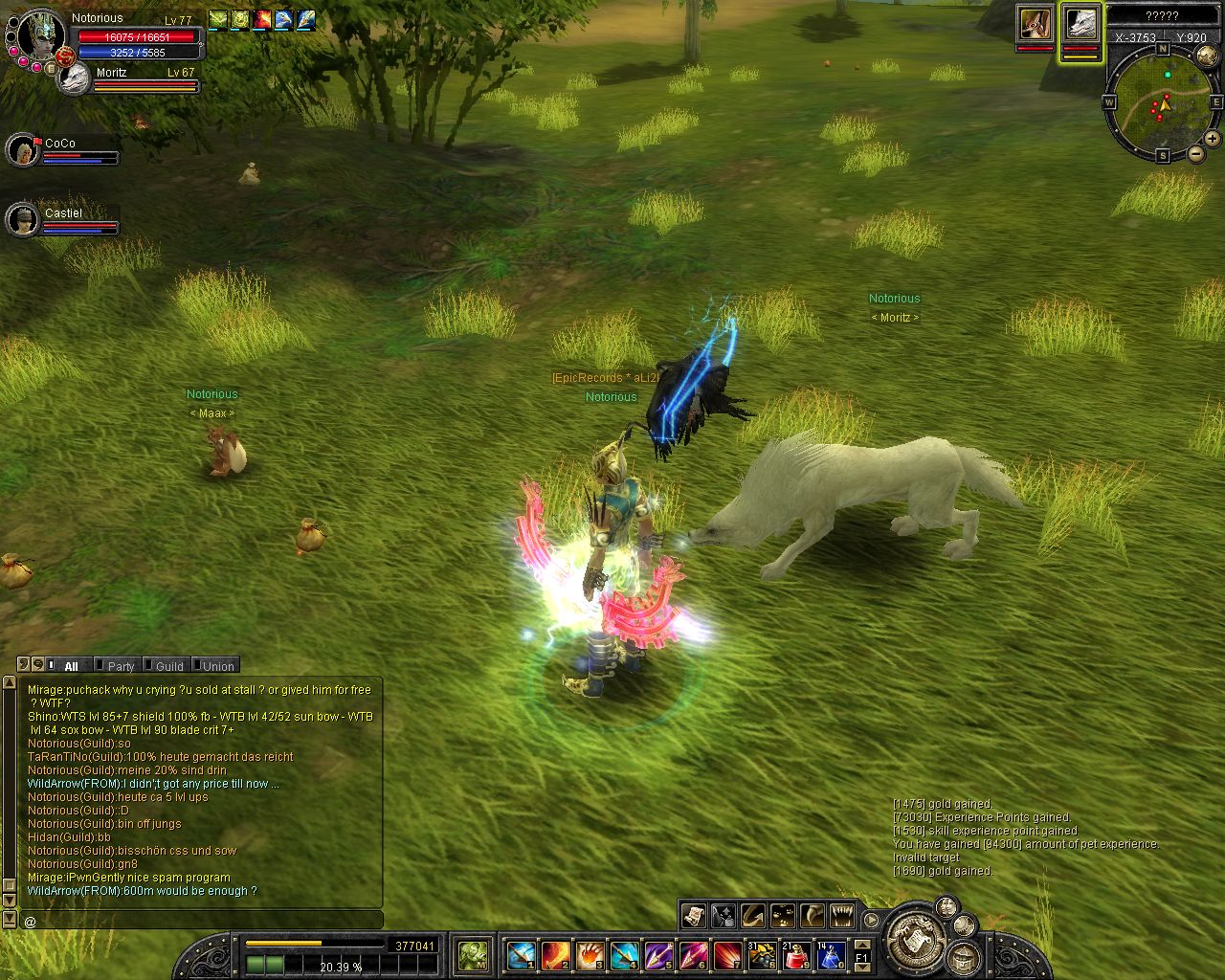
Task: Use the red health potion in slot 9
Action: pyautogui.click(x=796, y=954)
